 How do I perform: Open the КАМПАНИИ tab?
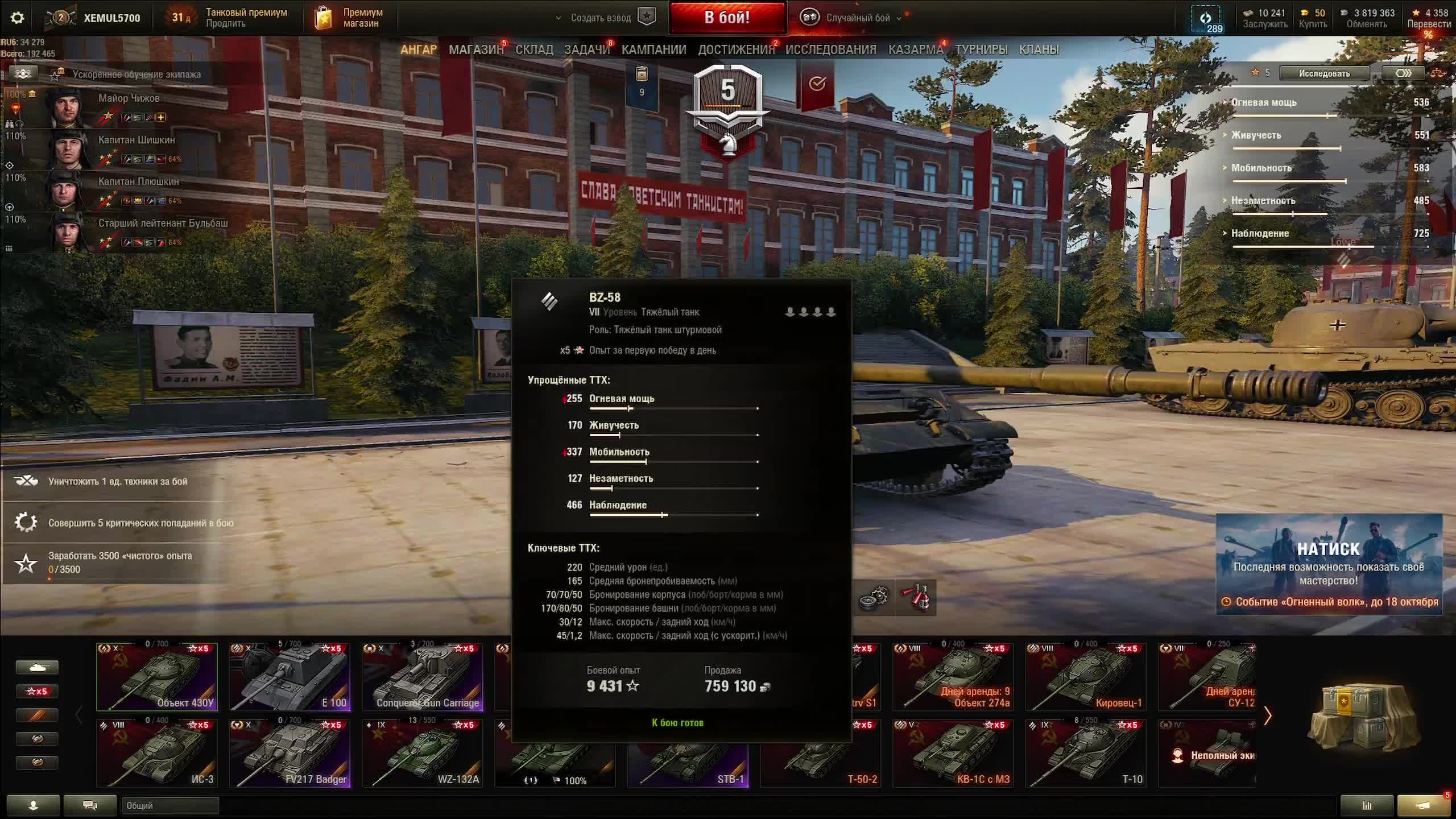(653, 50)
